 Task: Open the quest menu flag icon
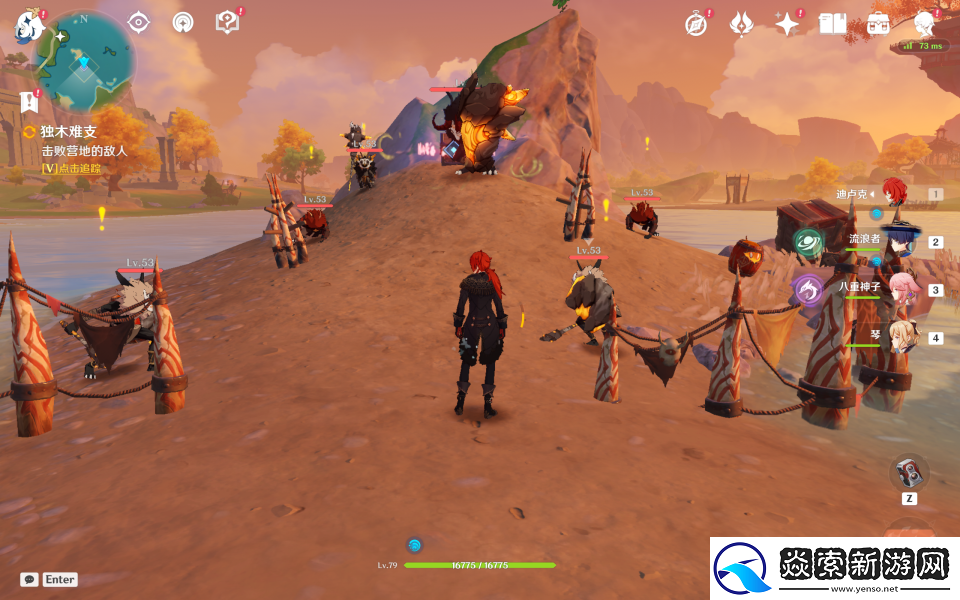tap(29, 102)
